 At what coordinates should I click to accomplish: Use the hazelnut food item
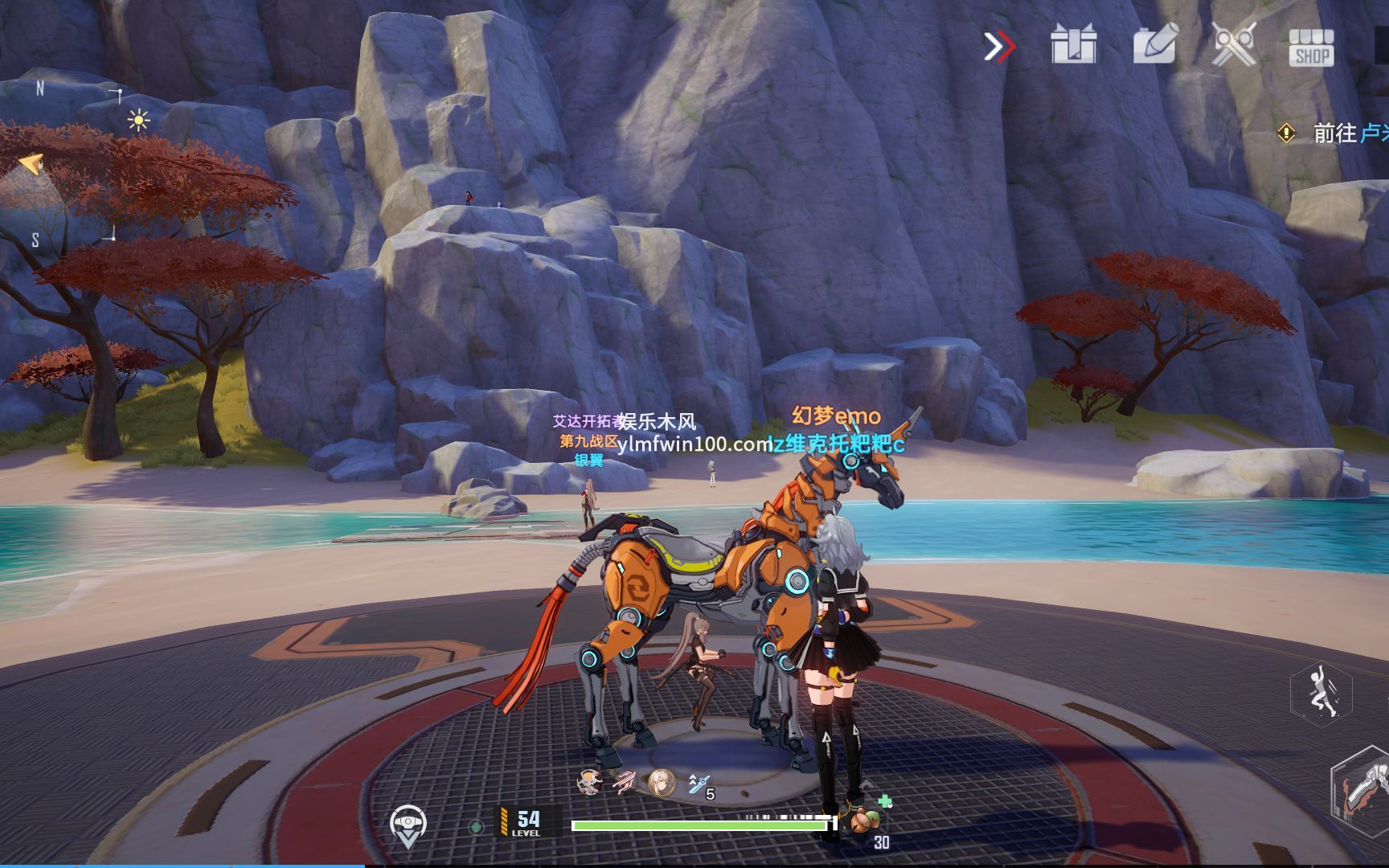(863, 821)
